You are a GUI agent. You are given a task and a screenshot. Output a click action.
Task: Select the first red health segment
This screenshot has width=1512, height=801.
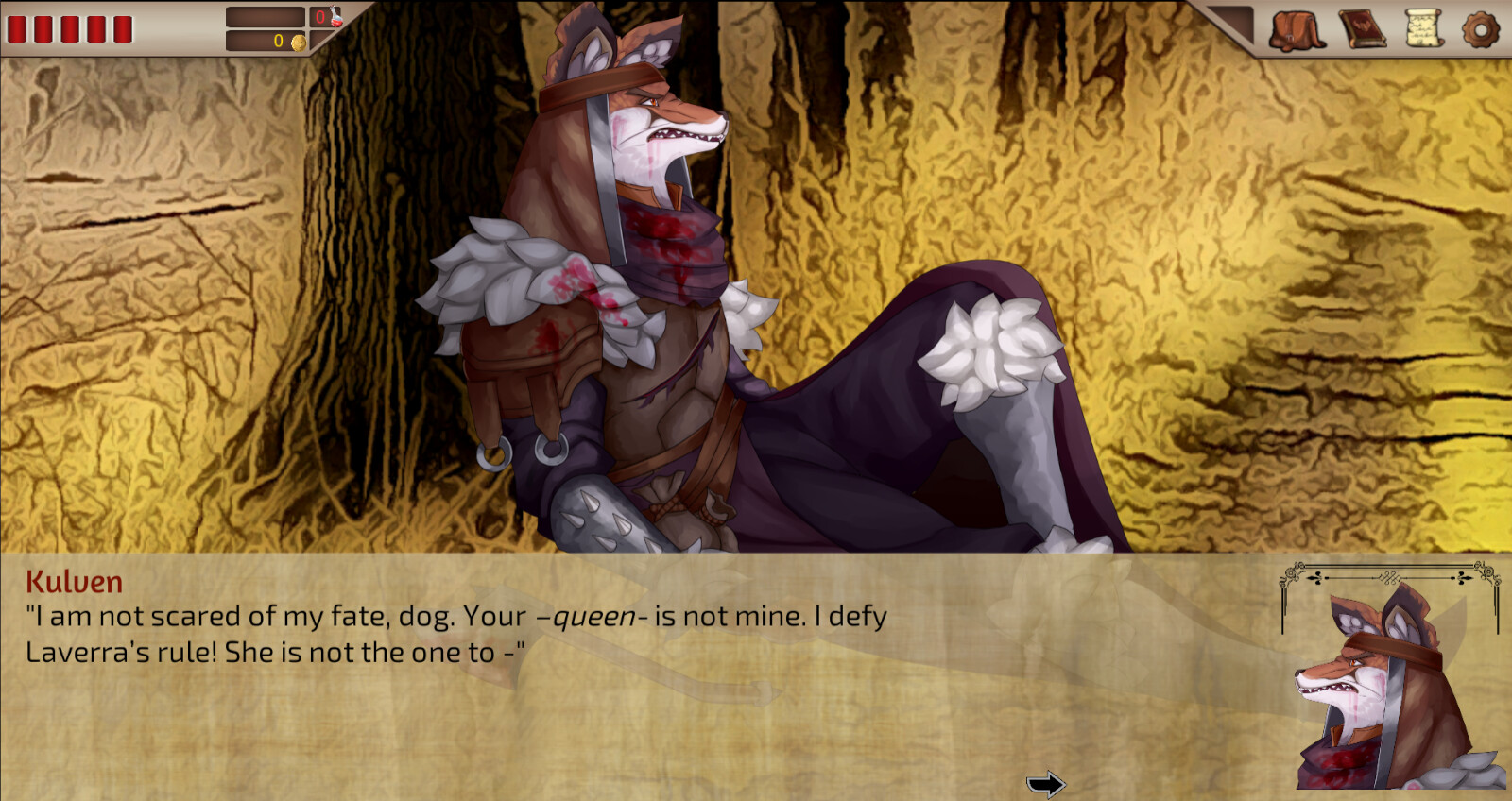(x=19, y=27)
